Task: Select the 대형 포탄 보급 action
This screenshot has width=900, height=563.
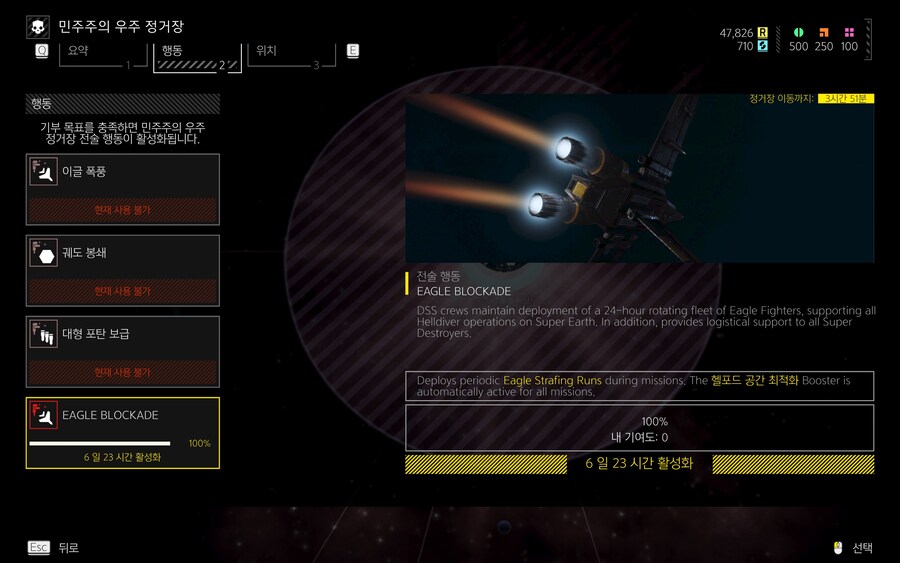Action: point(123,351)
